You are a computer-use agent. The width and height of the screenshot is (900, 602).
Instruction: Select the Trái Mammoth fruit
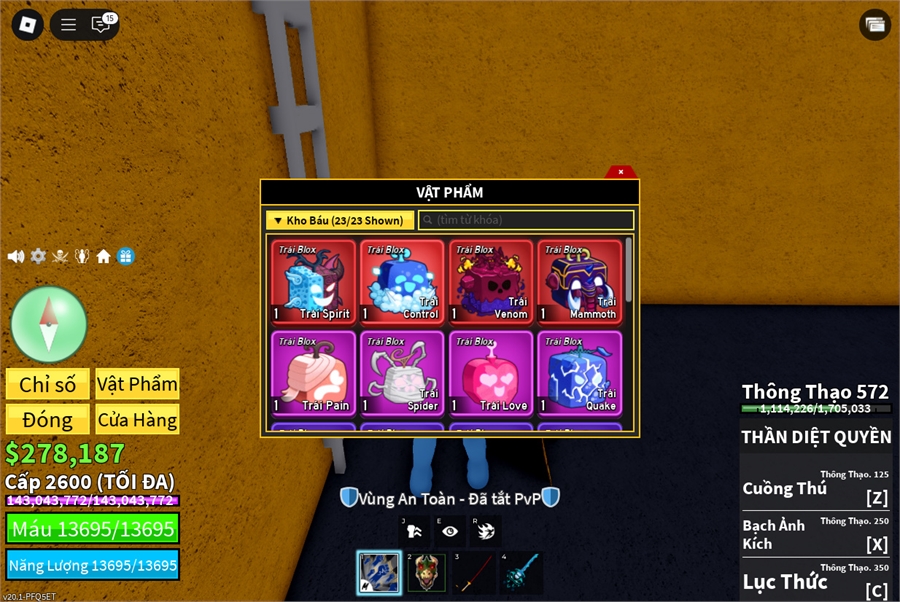579,282
